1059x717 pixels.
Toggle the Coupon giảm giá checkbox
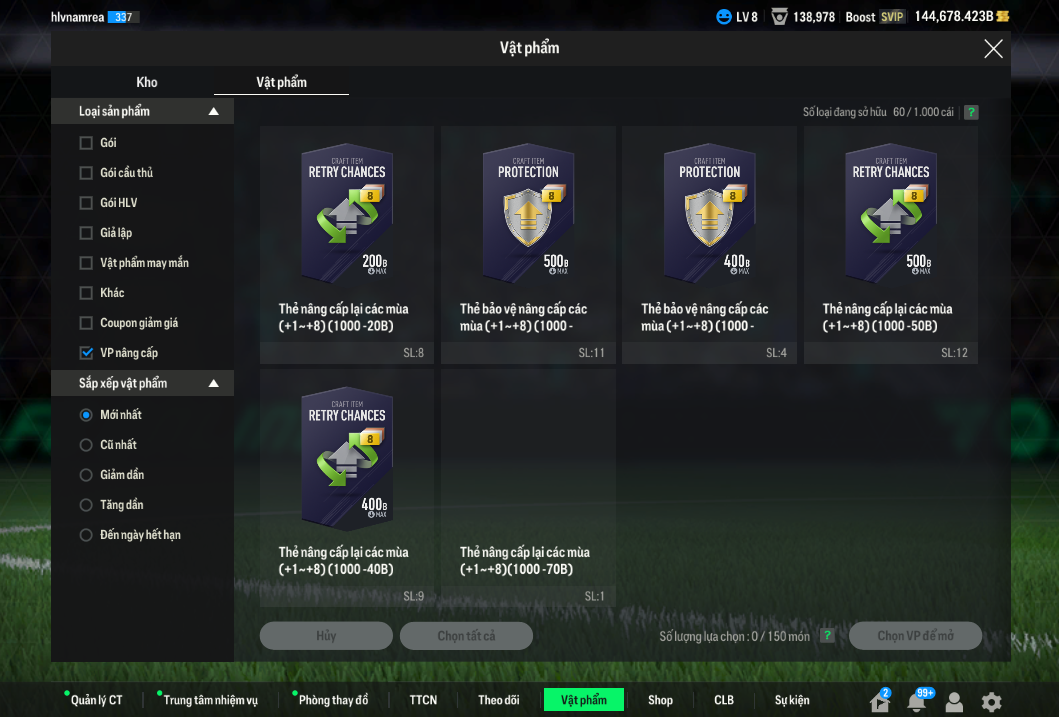point(86,323)
